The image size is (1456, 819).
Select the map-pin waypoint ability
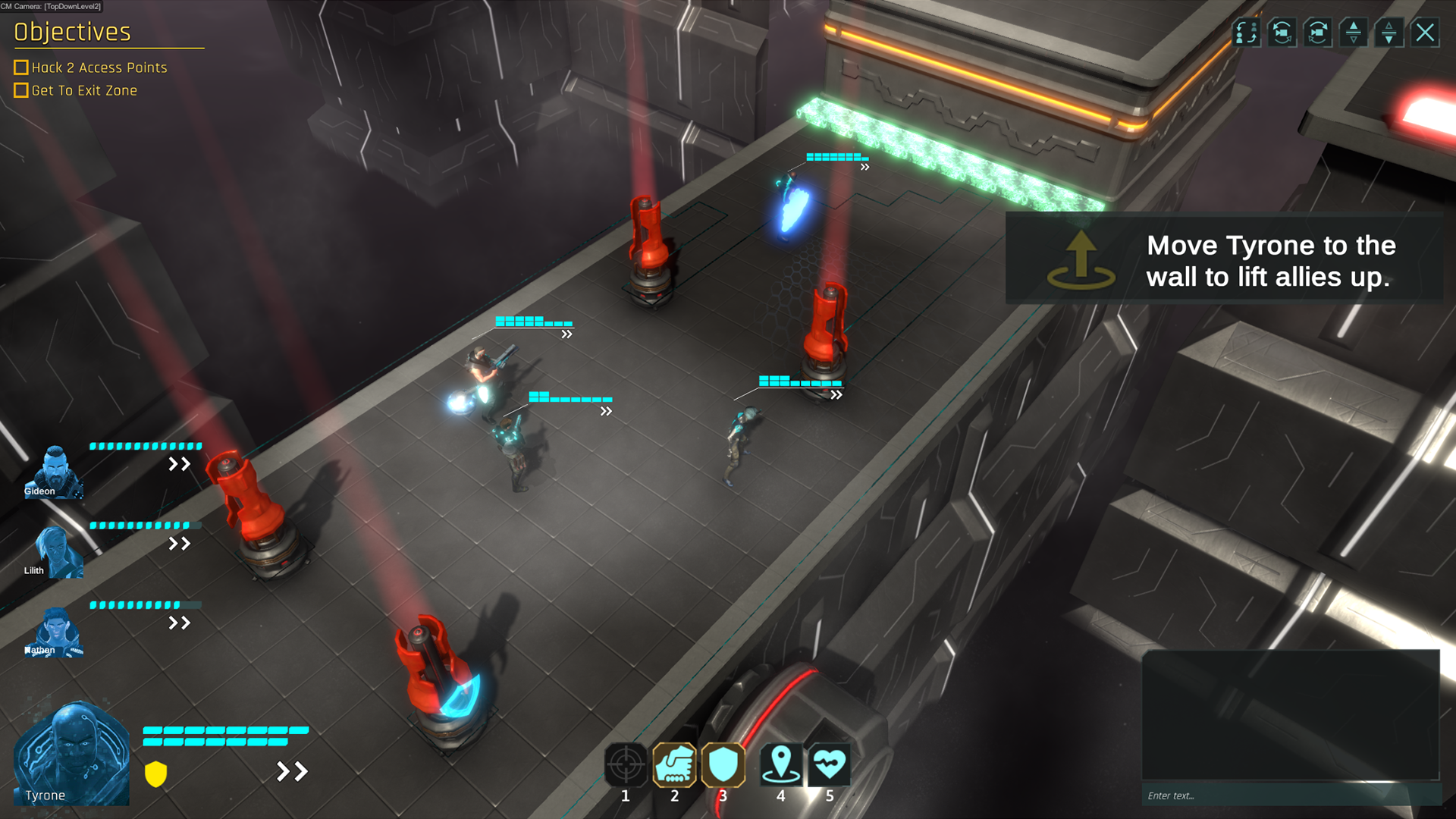pos(780,764)
